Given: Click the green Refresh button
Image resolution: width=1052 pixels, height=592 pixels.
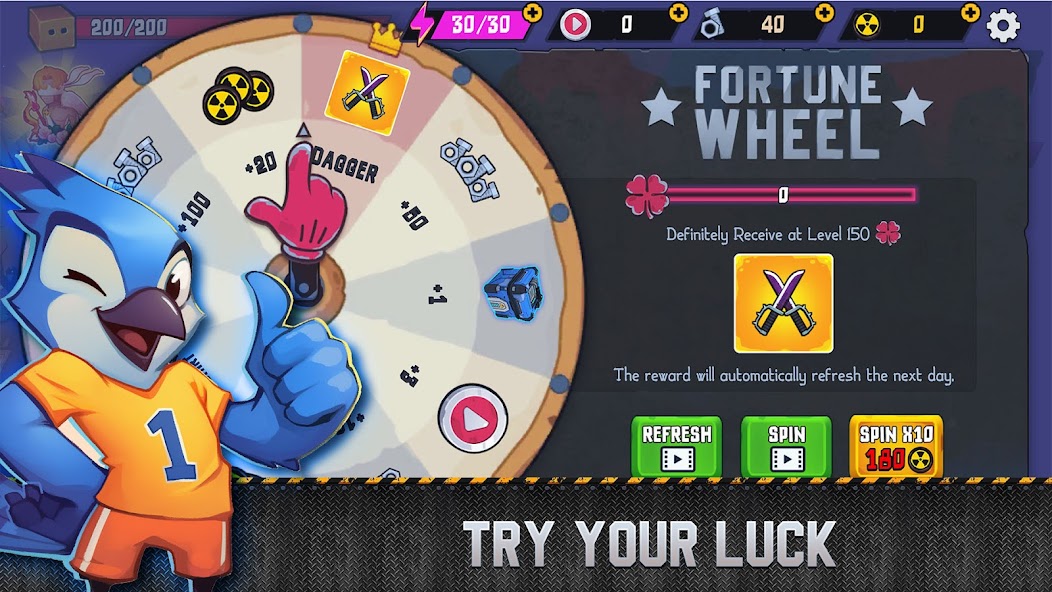Looking at the screenshot, I should tap(676, 446).
